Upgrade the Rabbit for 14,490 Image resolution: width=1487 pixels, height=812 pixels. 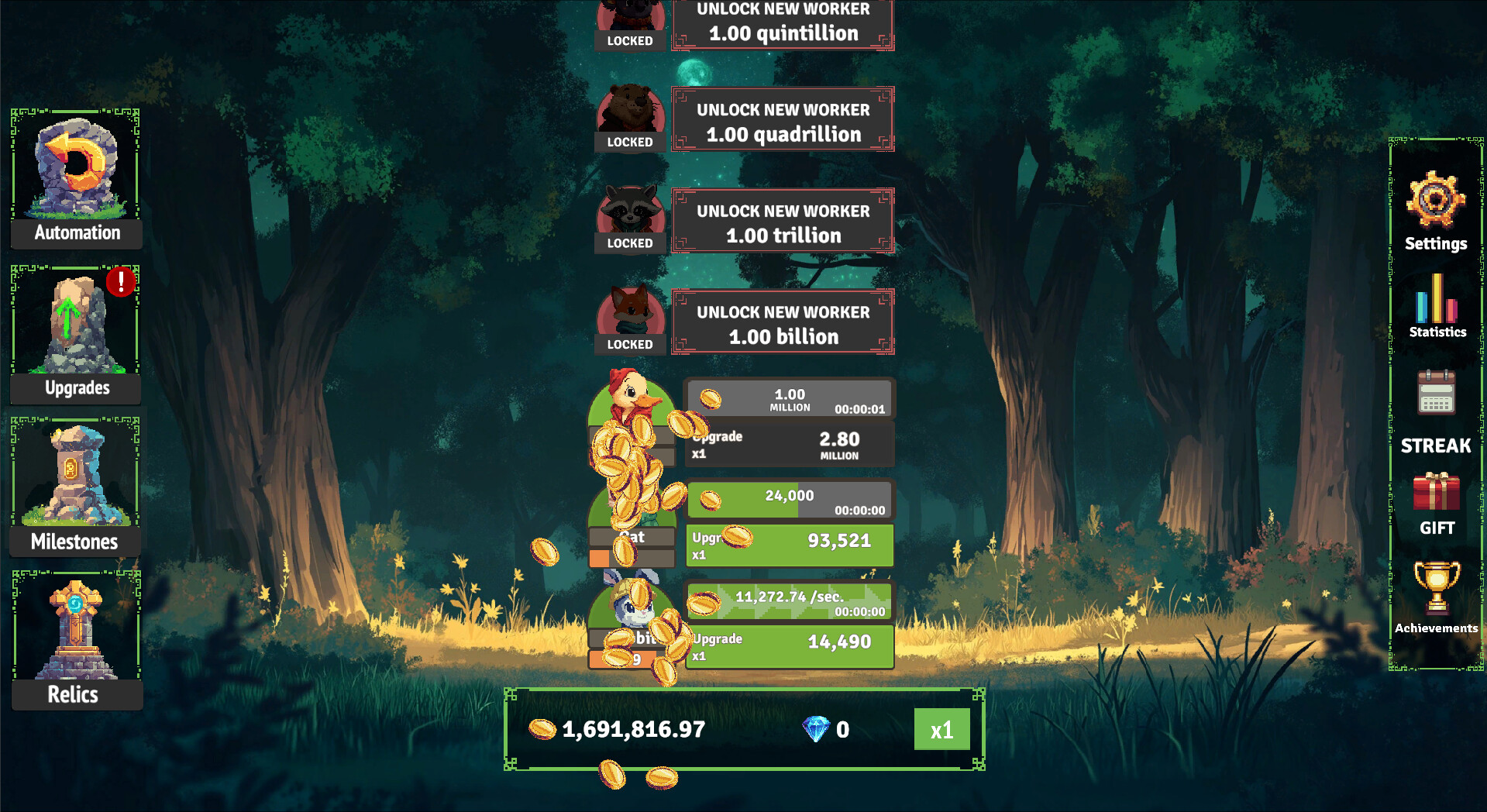789,646
